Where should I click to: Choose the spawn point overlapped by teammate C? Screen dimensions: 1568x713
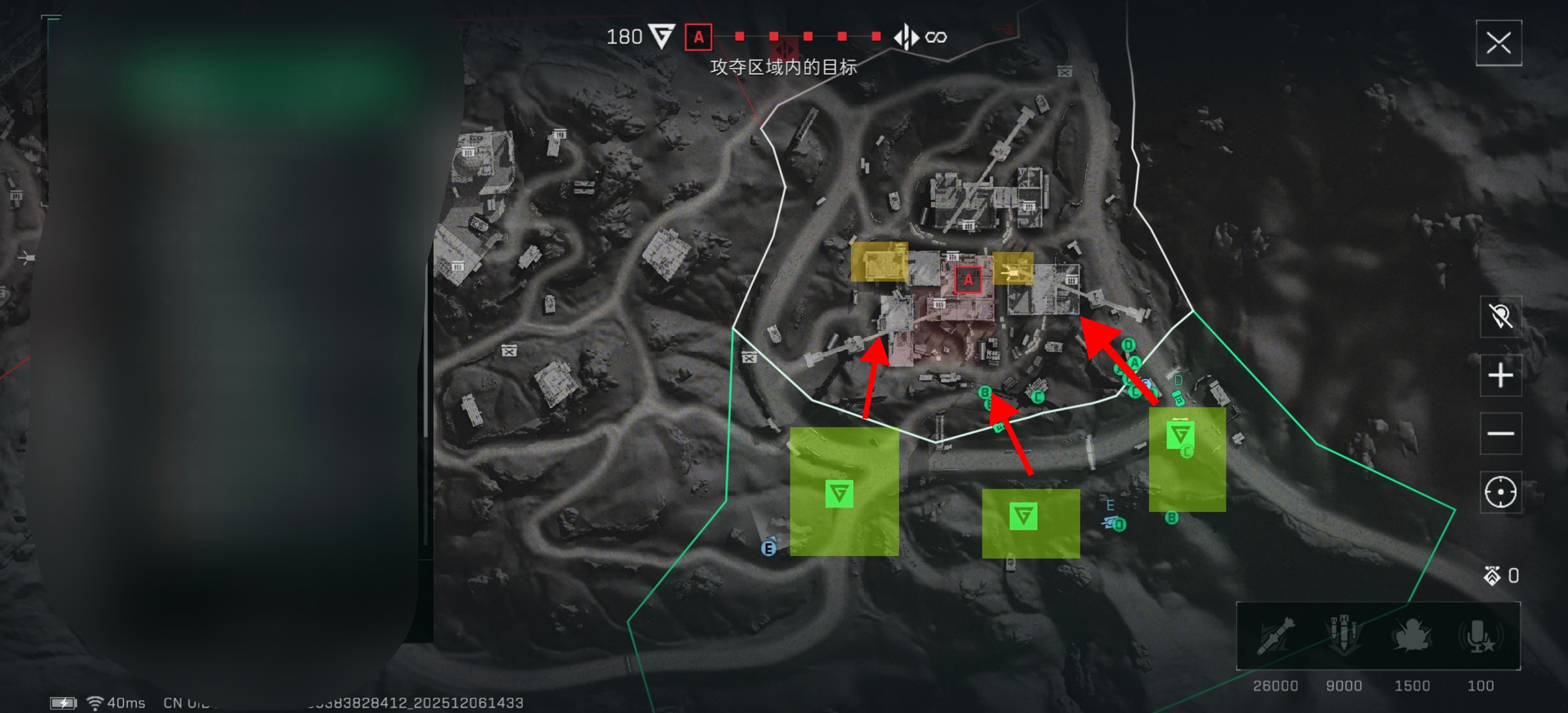tap(1179, 435)
